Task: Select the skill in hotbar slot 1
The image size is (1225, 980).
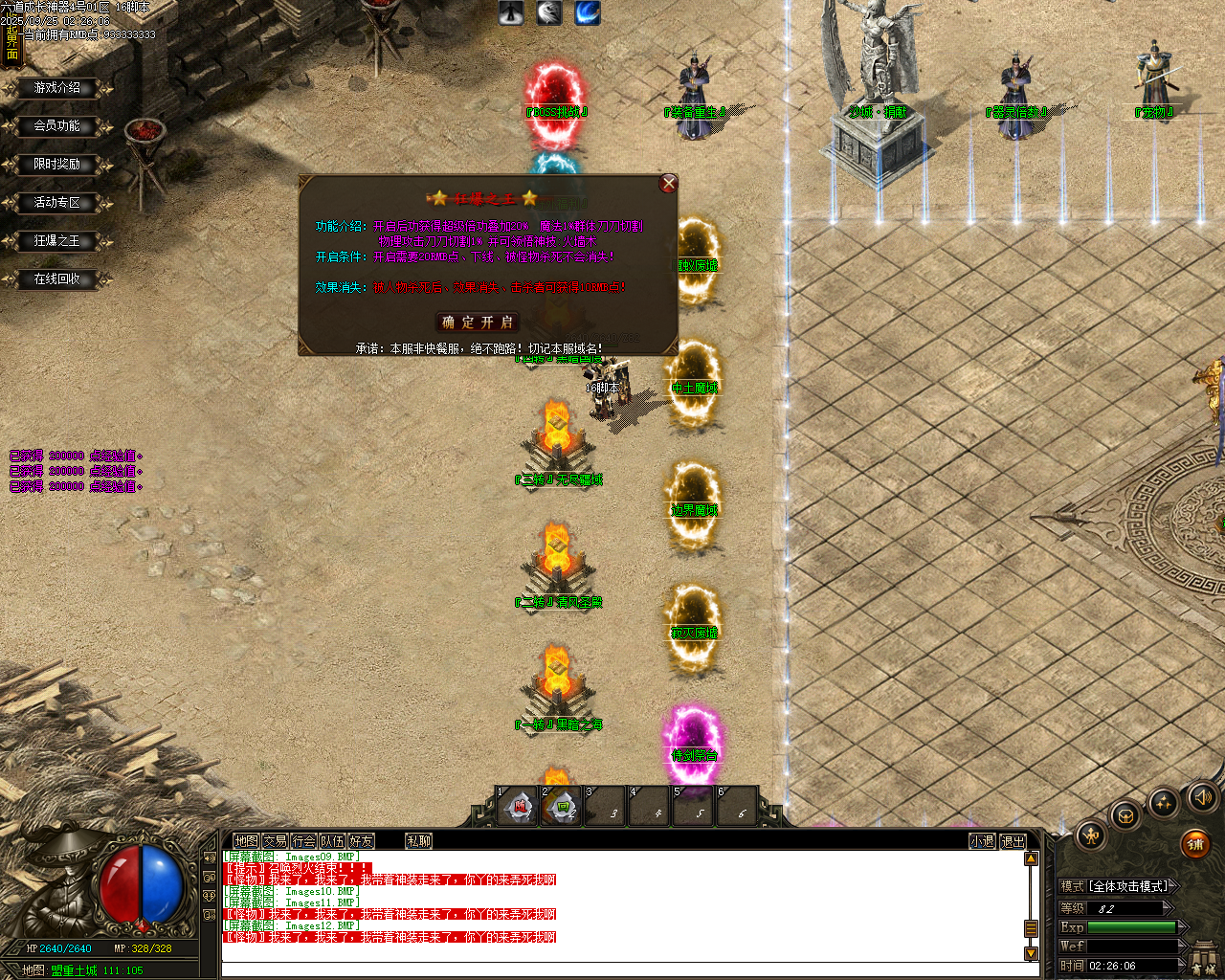Action: (517, 807)
